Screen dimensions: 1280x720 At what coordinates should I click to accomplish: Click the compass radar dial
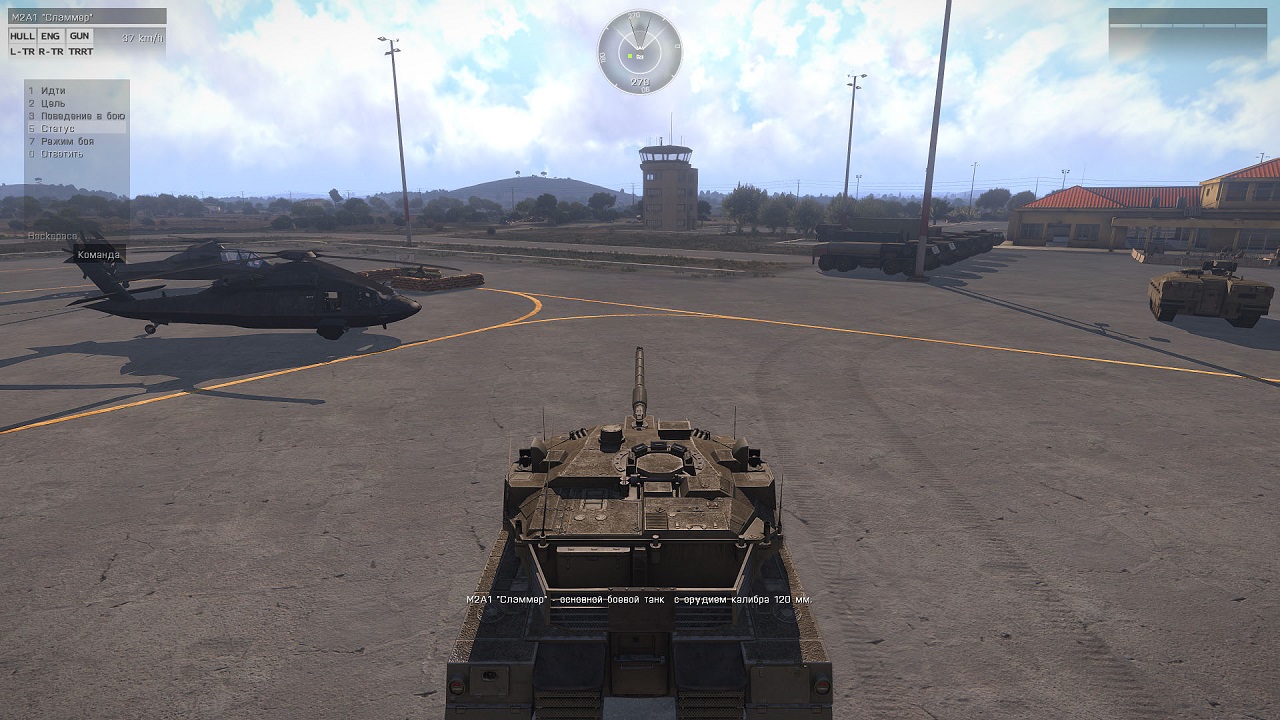click(x=640, y=52)
